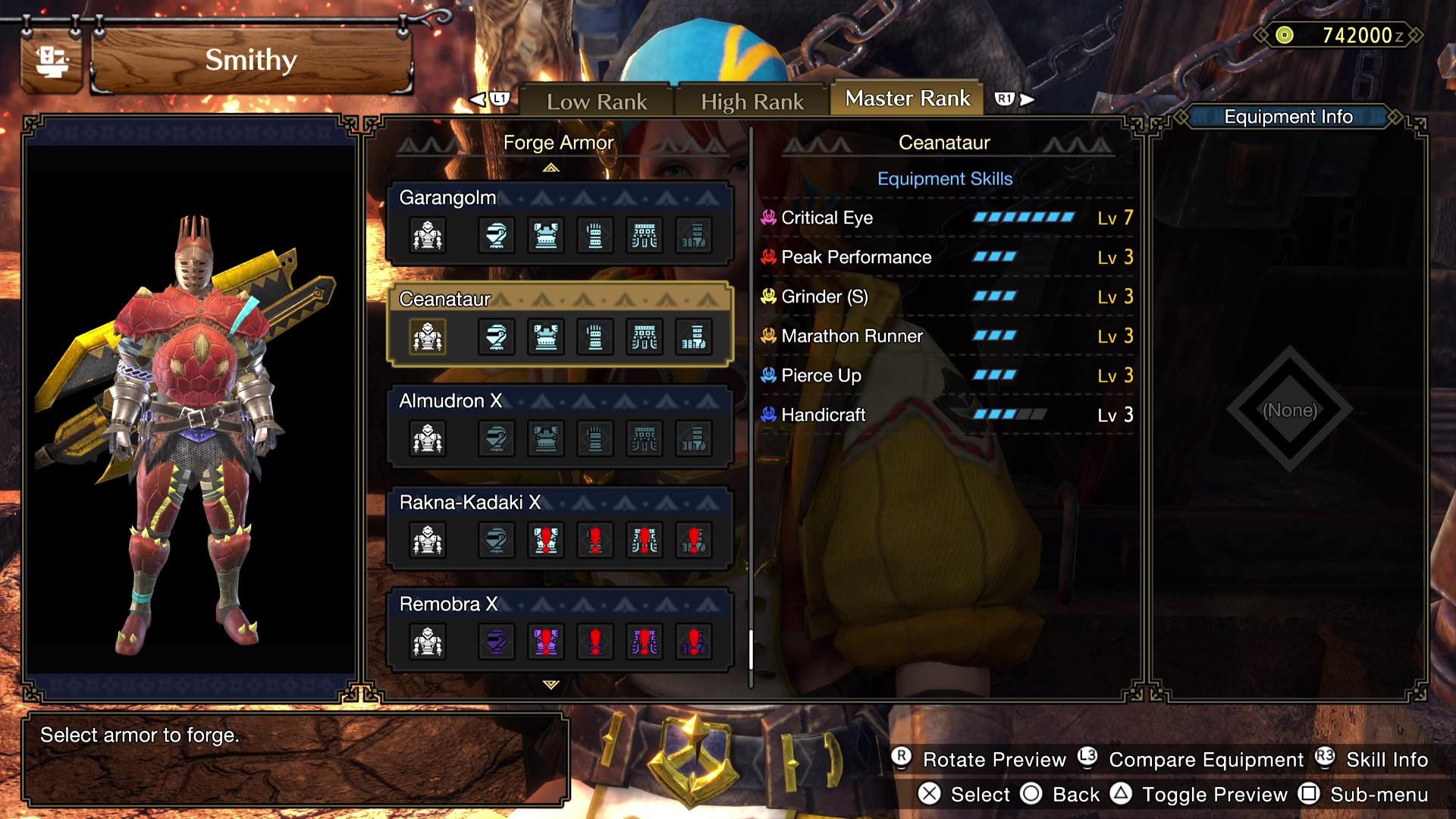This screenshot has width=1456, height=819.
Task: Click the Peak Performance skill row
Action: point(946,258)
